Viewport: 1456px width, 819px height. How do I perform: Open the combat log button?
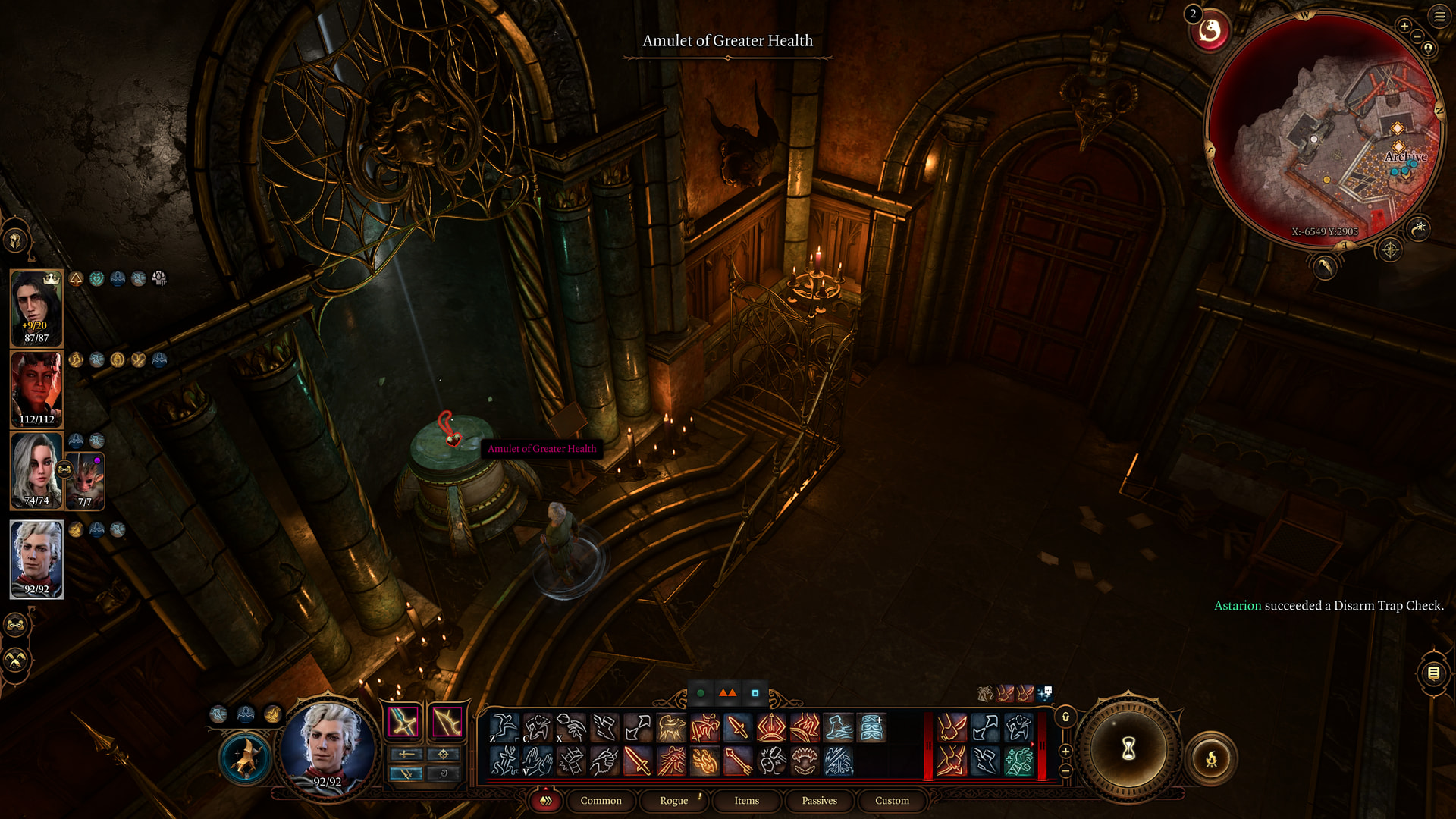[1433, 673]
